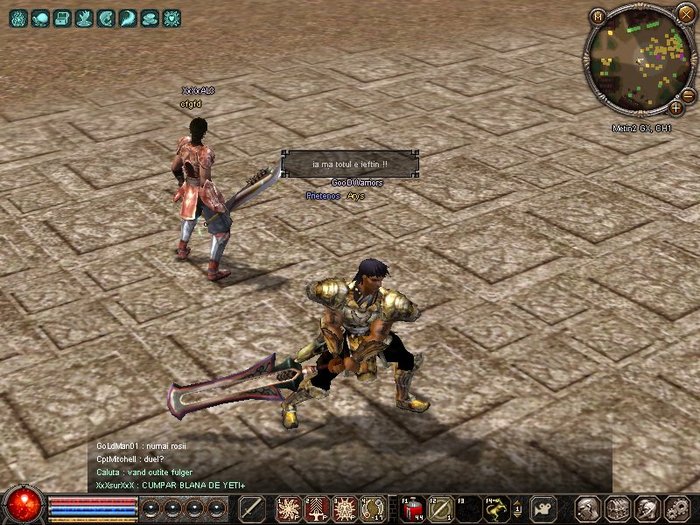This screenshot has height=525, width=700.
Task: Open the inventory from the taskbar
Action: point(618,508)
